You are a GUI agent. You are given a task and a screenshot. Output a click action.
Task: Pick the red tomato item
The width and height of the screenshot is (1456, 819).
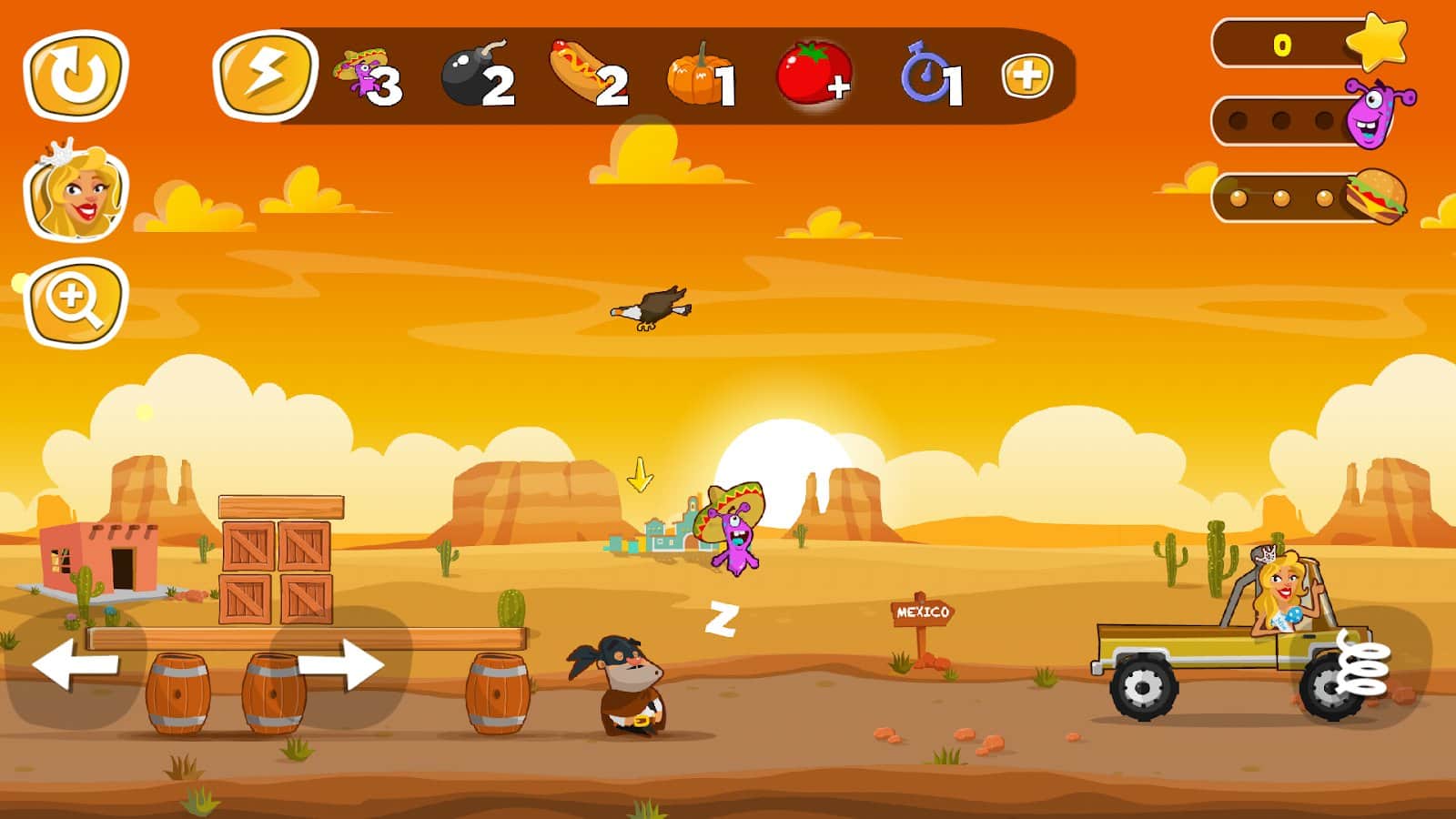[x=814, y=76]
